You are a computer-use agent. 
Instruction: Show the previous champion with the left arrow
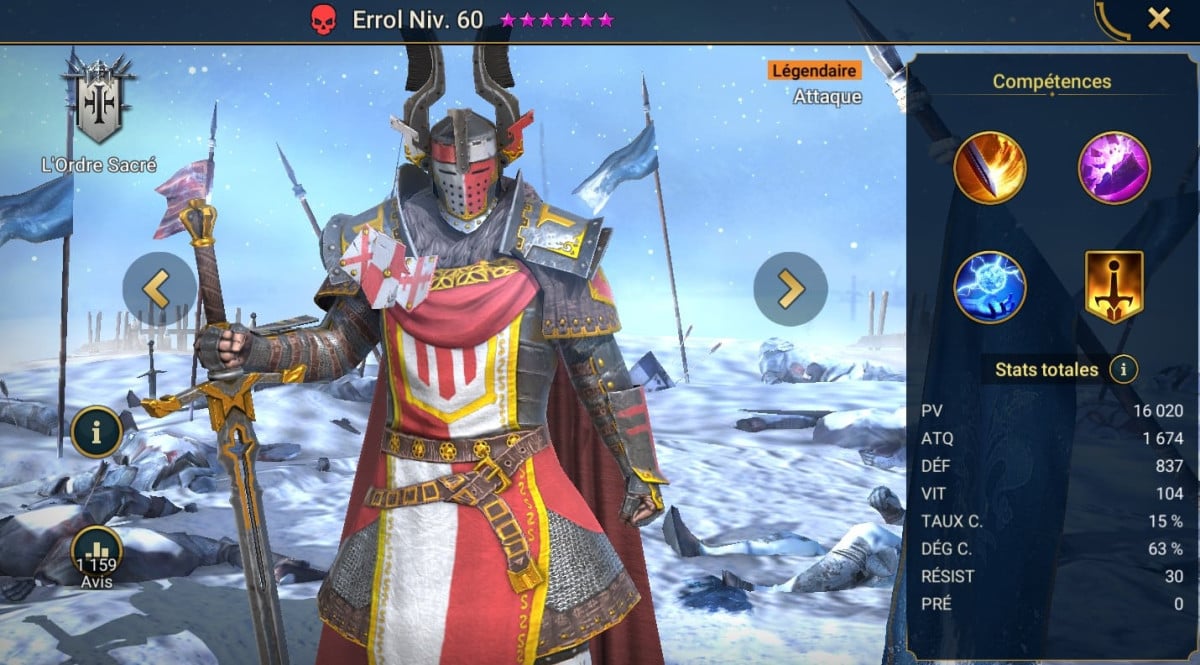159,289
